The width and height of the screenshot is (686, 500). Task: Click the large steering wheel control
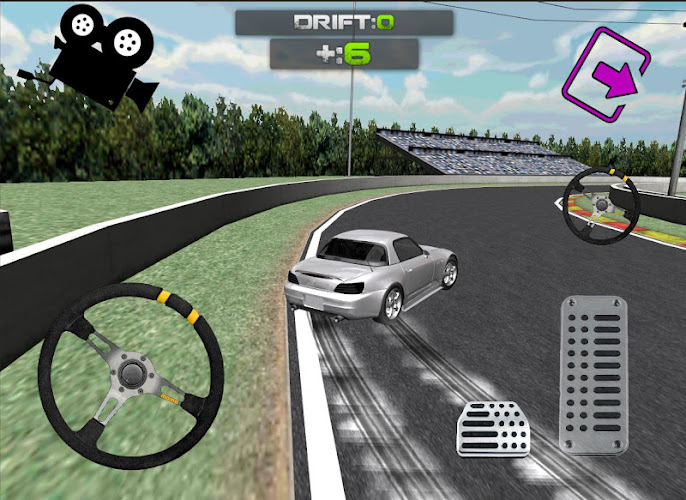pos(130,374)
